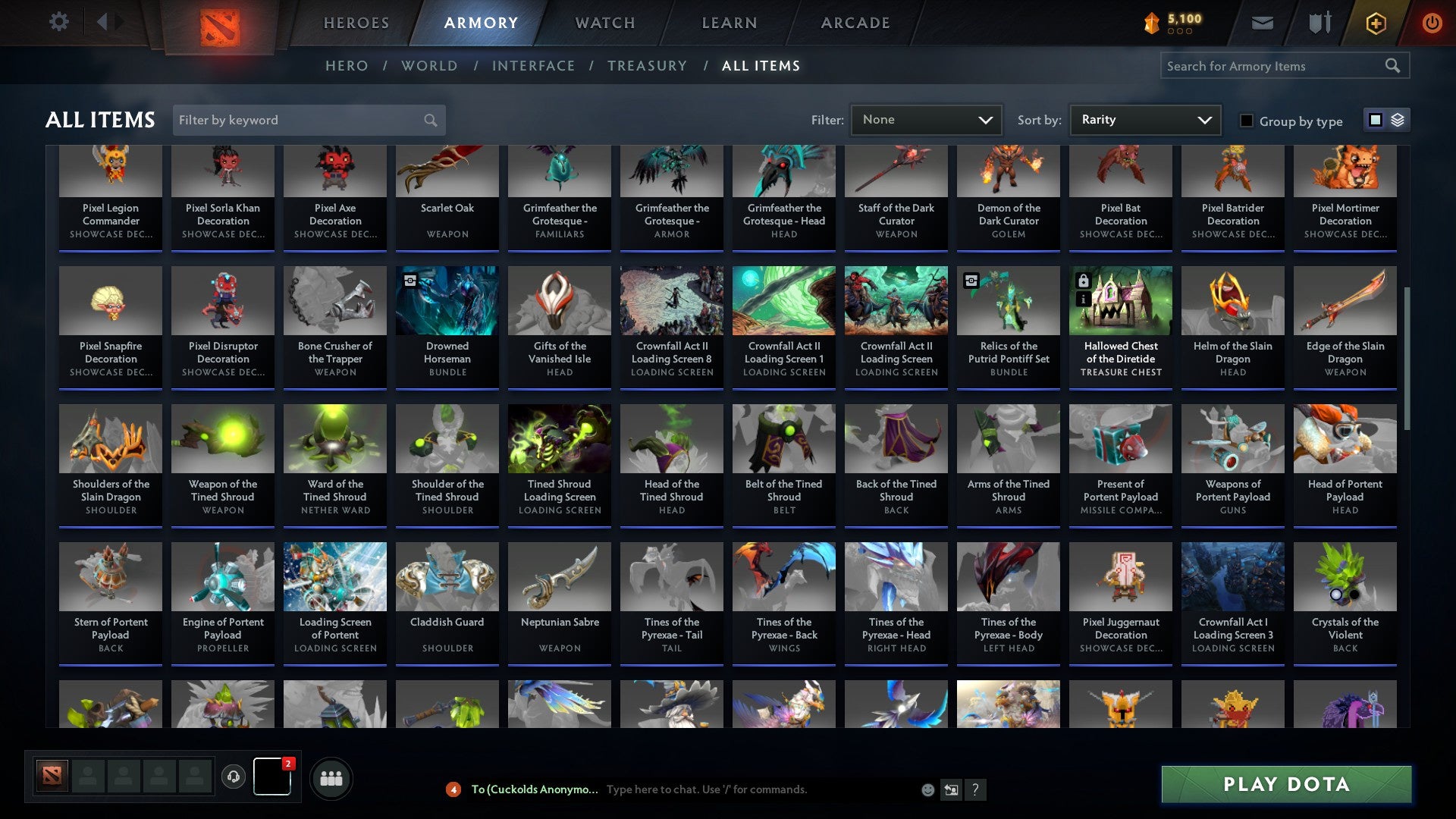Open the Filter dropdown showing None
Viewport: 1456px width, 819px height.
(926, 119)
